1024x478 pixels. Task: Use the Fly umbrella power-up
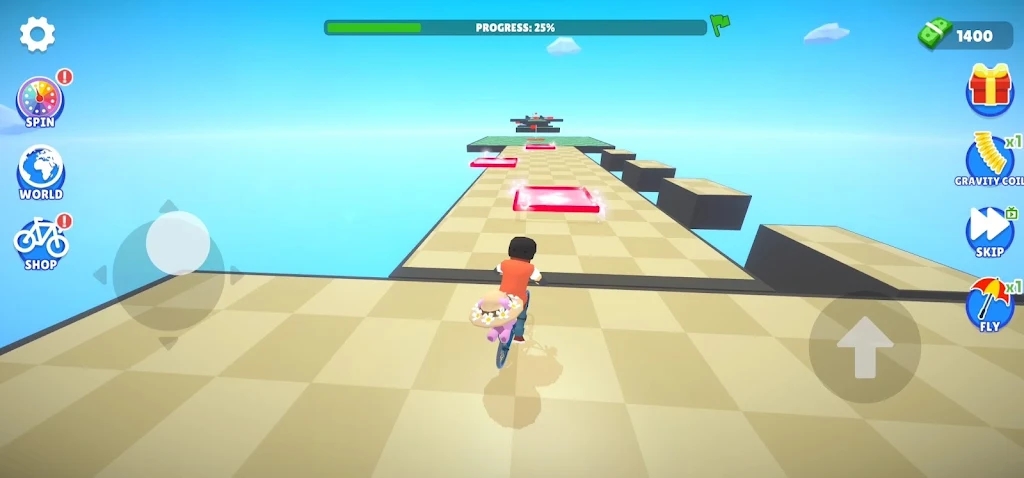pyautogui.click(x=989, y=303)
